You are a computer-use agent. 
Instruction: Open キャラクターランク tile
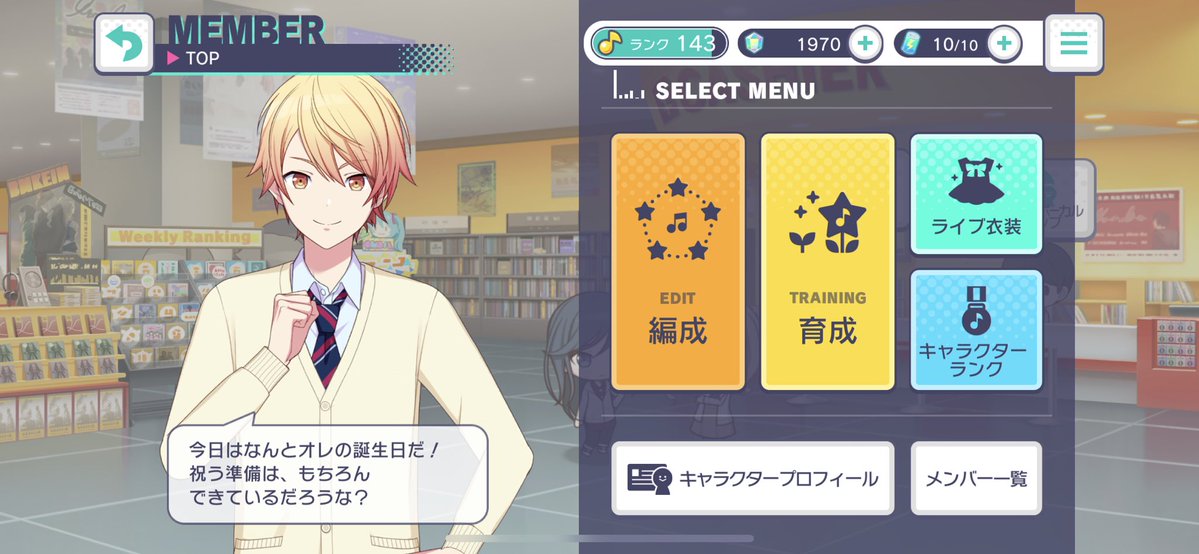pyautogui.click(x=976, y=329)
